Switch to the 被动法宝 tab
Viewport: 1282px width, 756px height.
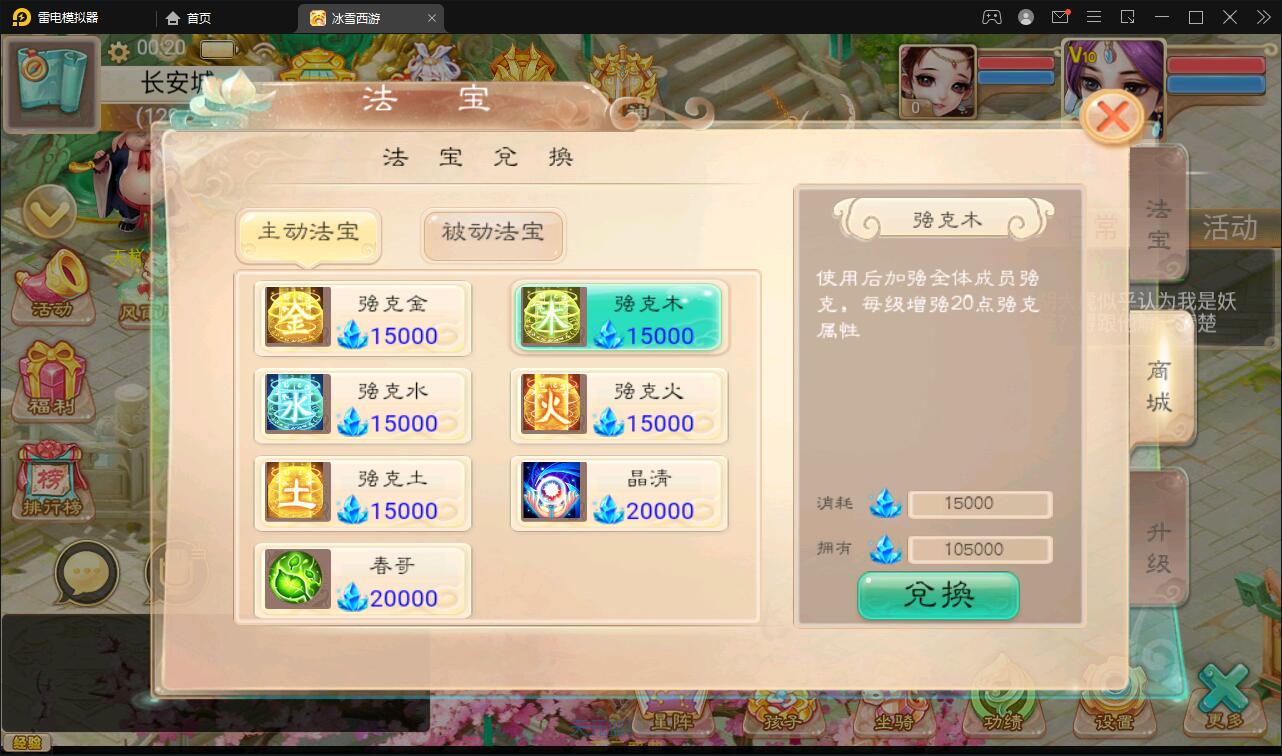coord(492,235)
